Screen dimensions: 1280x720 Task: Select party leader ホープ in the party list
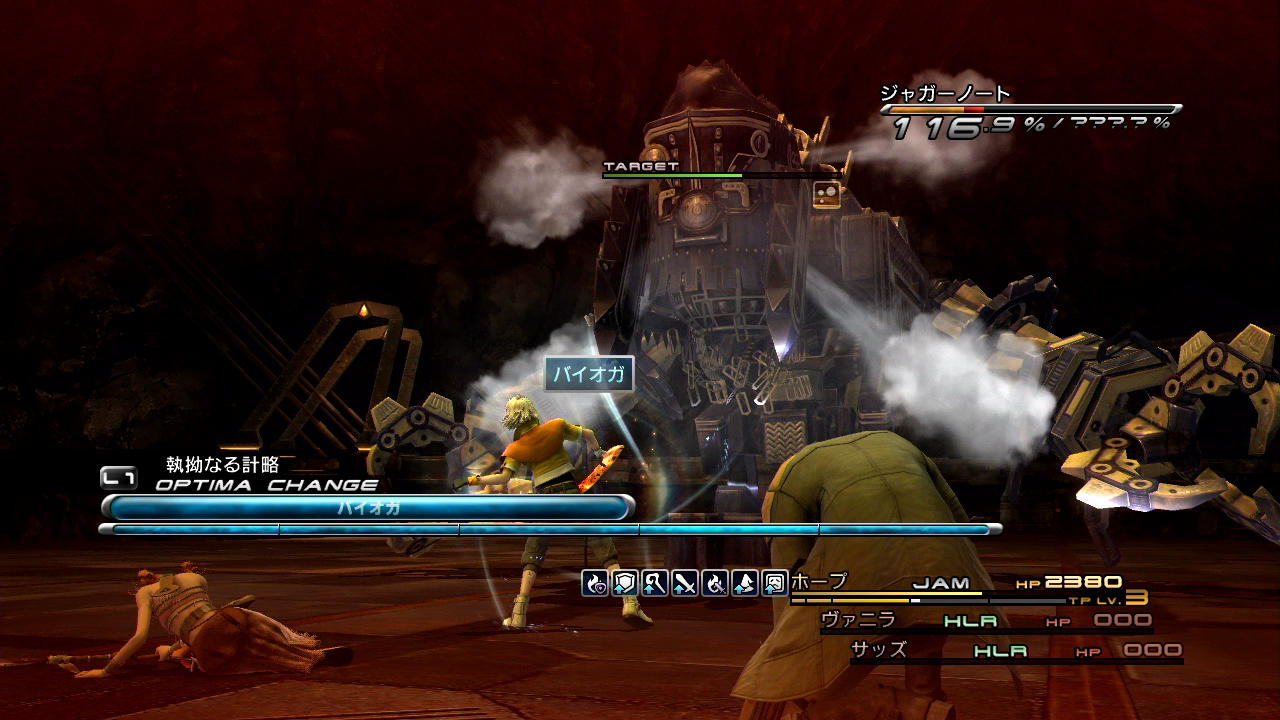[819, 582]
